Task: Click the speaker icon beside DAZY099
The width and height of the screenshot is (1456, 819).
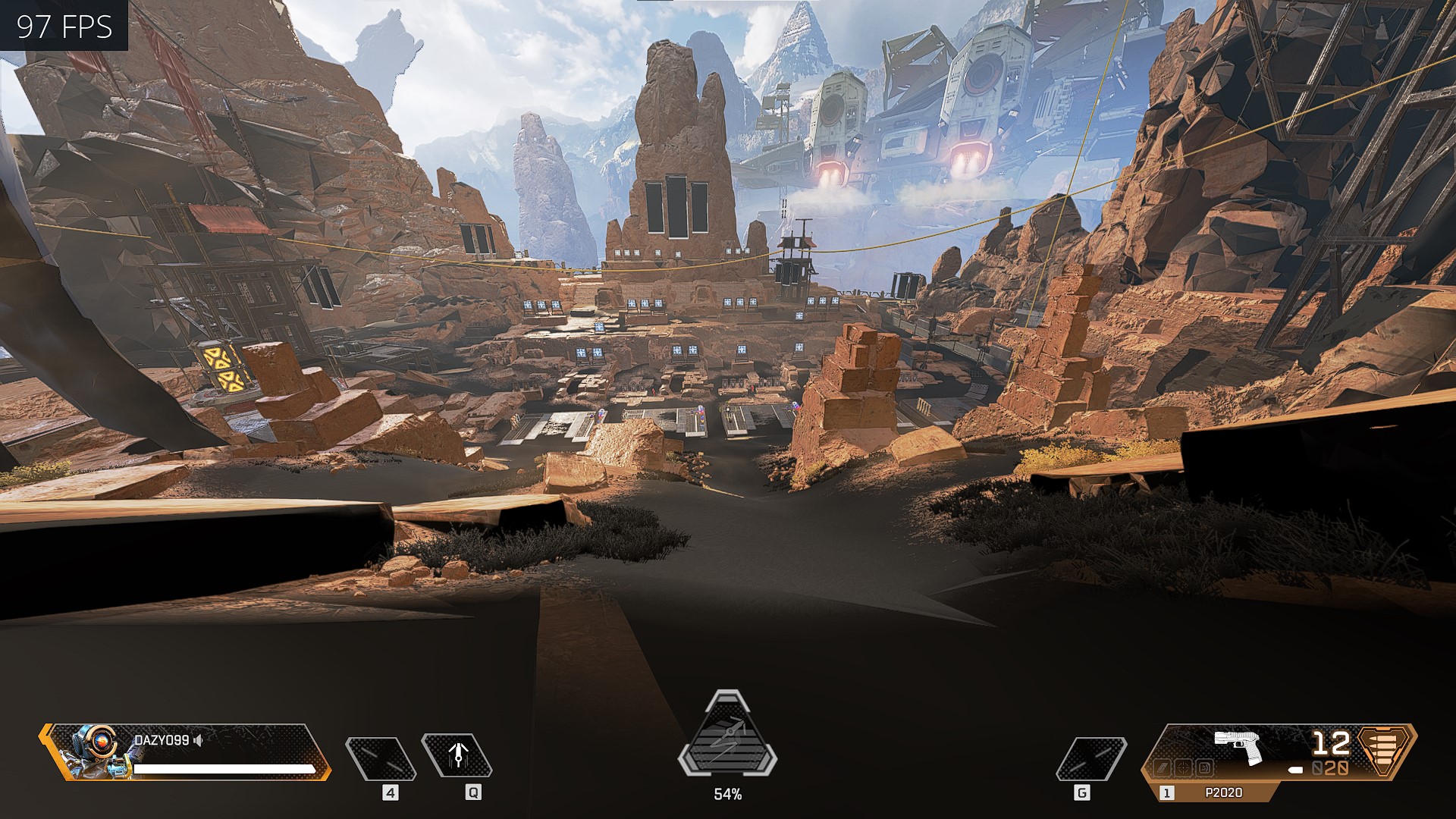Action: (199, 740)
